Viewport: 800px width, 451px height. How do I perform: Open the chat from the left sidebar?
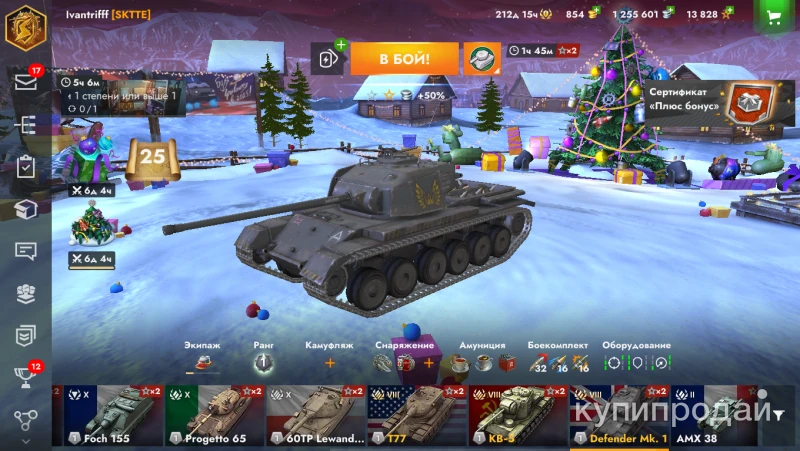pyautogui.click(x=26, y=251)
